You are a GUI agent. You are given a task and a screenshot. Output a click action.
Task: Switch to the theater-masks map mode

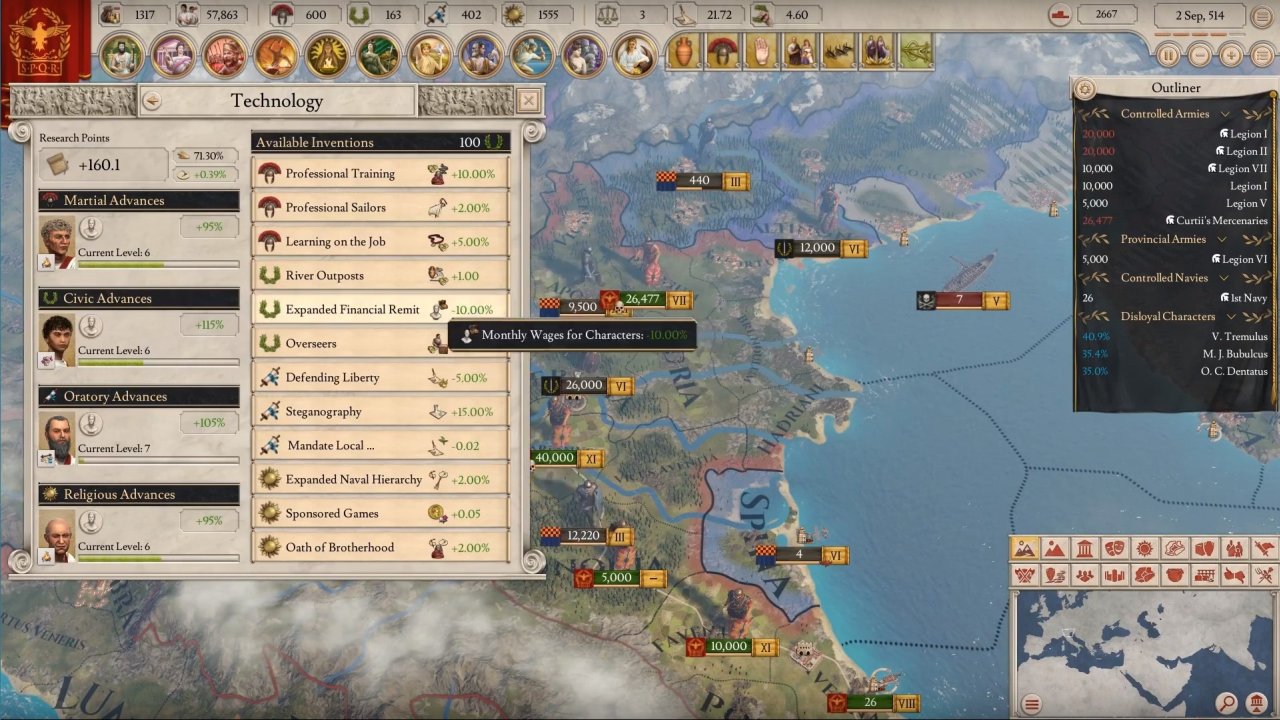click(x=1115, y=549)
